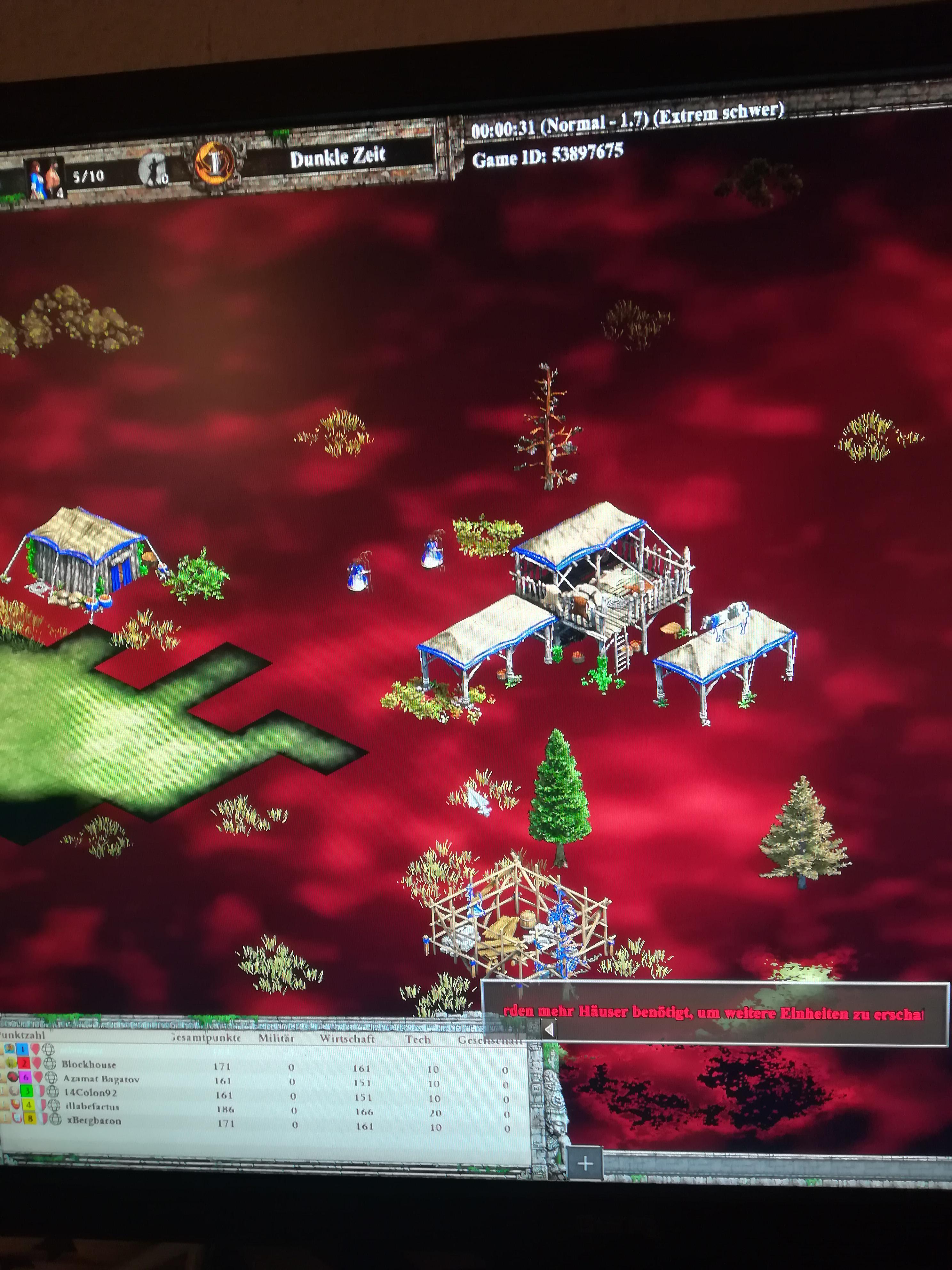
Task: Select the Militär column header
Action: pyautogui.click(x=276, y=1039)
